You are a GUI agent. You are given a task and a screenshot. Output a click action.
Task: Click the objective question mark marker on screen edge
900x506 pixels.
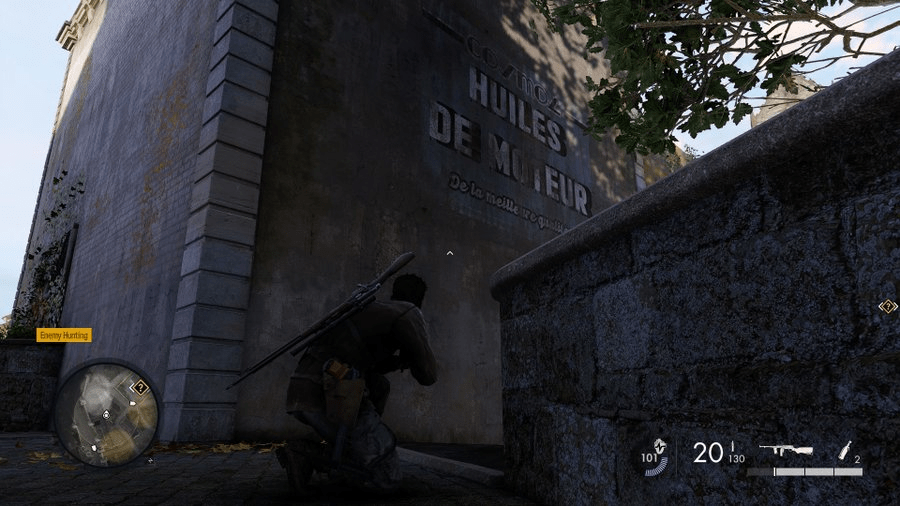click(x=887, y=306)
